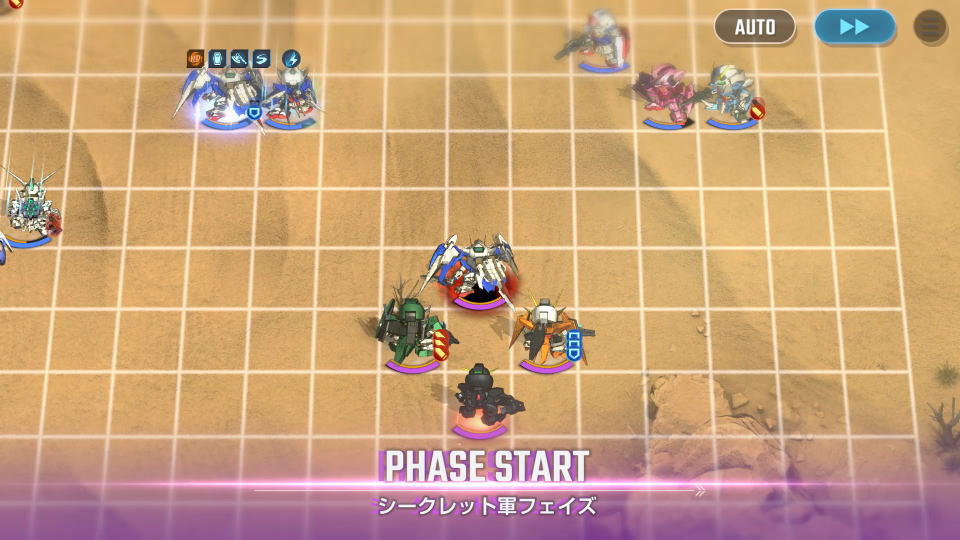Toggle the AUTO battle button
The width and height of the screenshot is (960, 540).
click(754, 27)
